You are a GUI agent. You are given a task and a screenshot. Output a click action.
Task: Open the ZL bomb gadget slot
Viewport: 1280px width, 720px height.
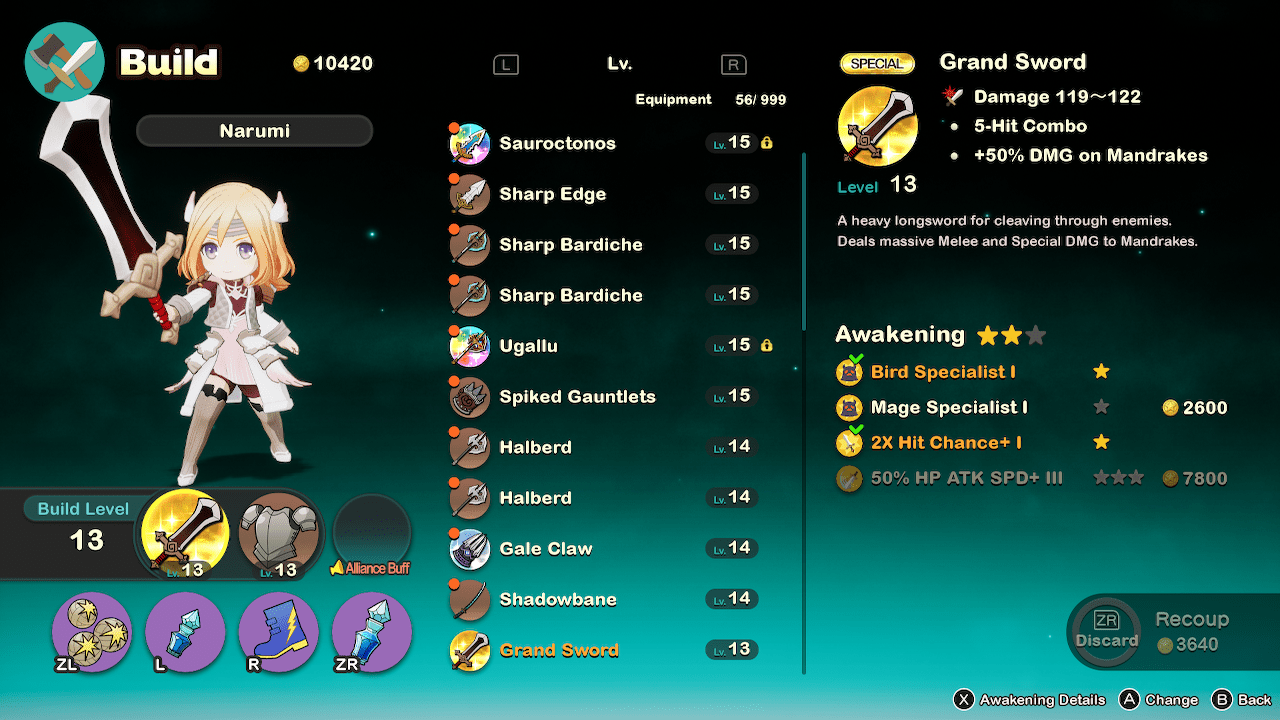[91, 633]
